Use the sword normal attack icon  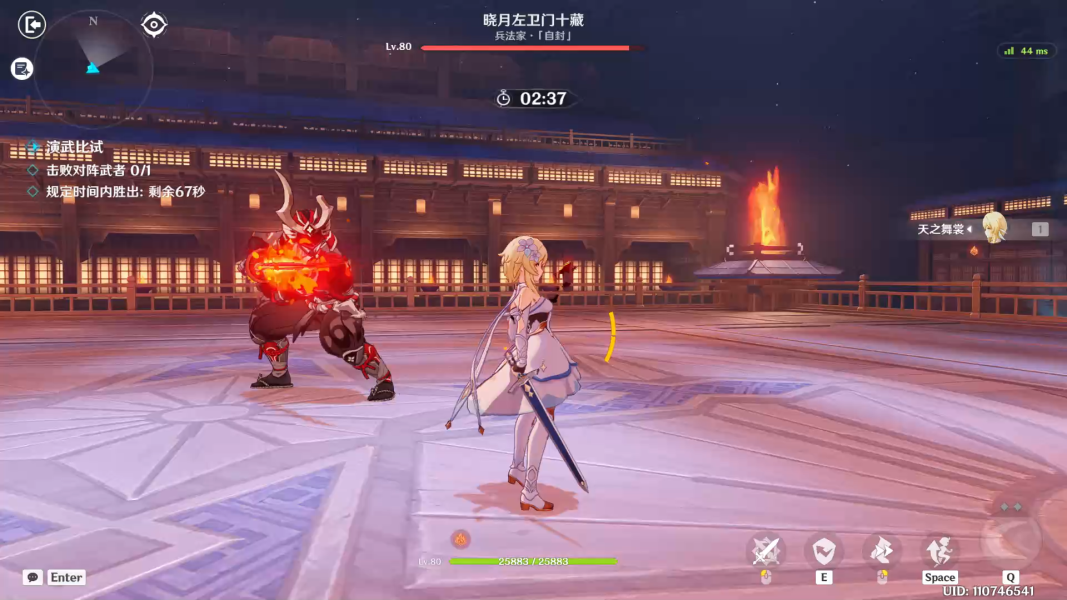coord(766,550)
